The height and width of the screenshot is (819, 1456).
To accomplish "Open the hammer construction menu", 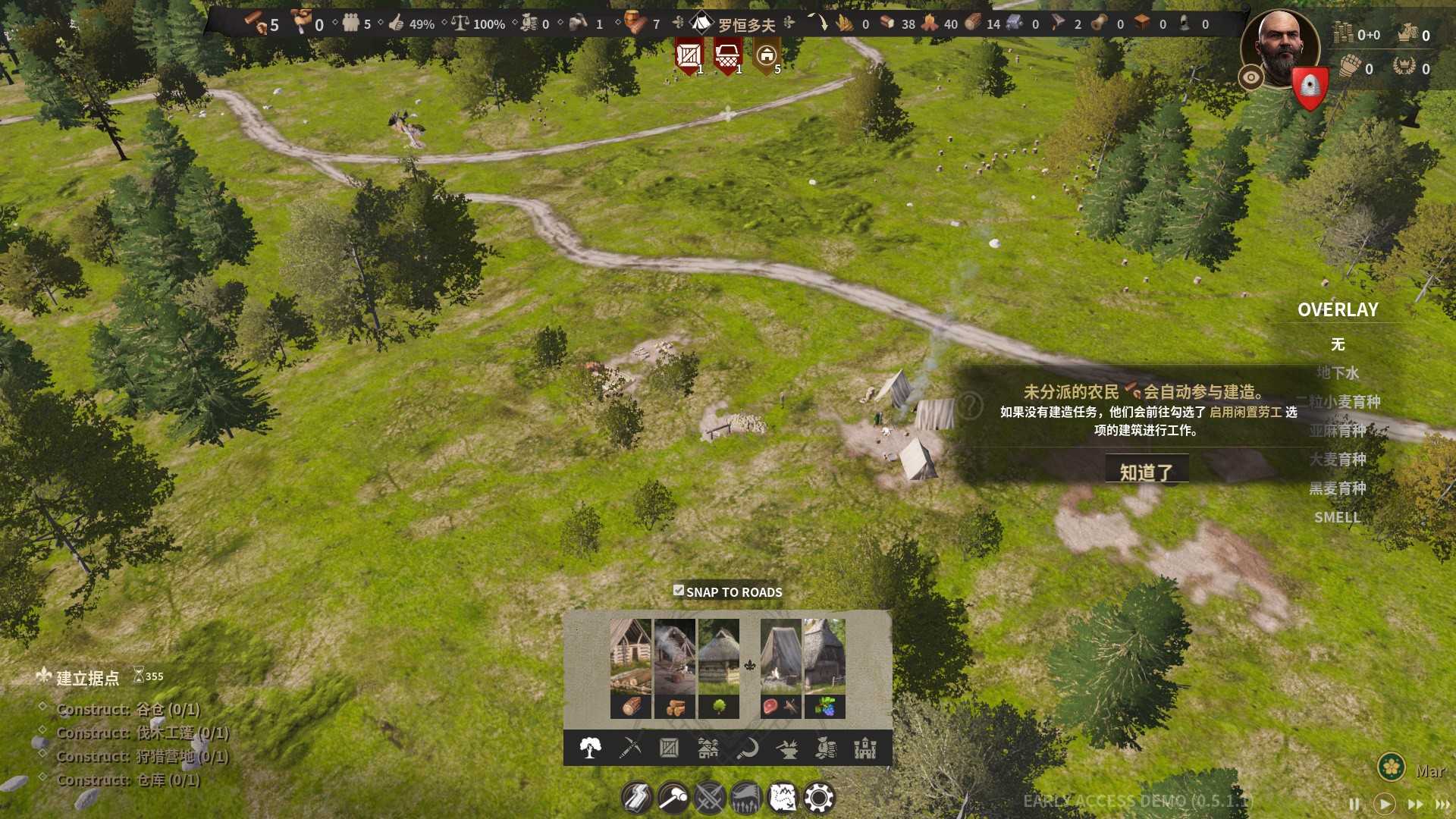I will (x=673, y=798).
